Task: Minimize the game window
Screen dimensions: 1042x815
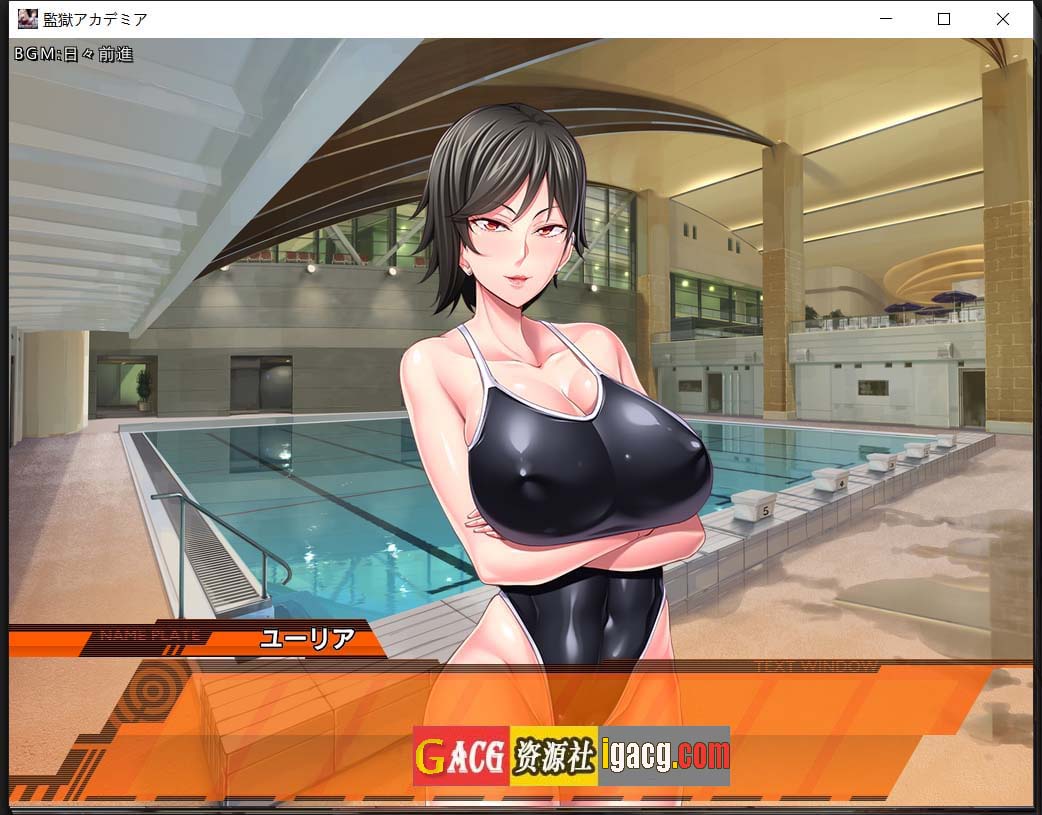Action: [x=885, y=19]
